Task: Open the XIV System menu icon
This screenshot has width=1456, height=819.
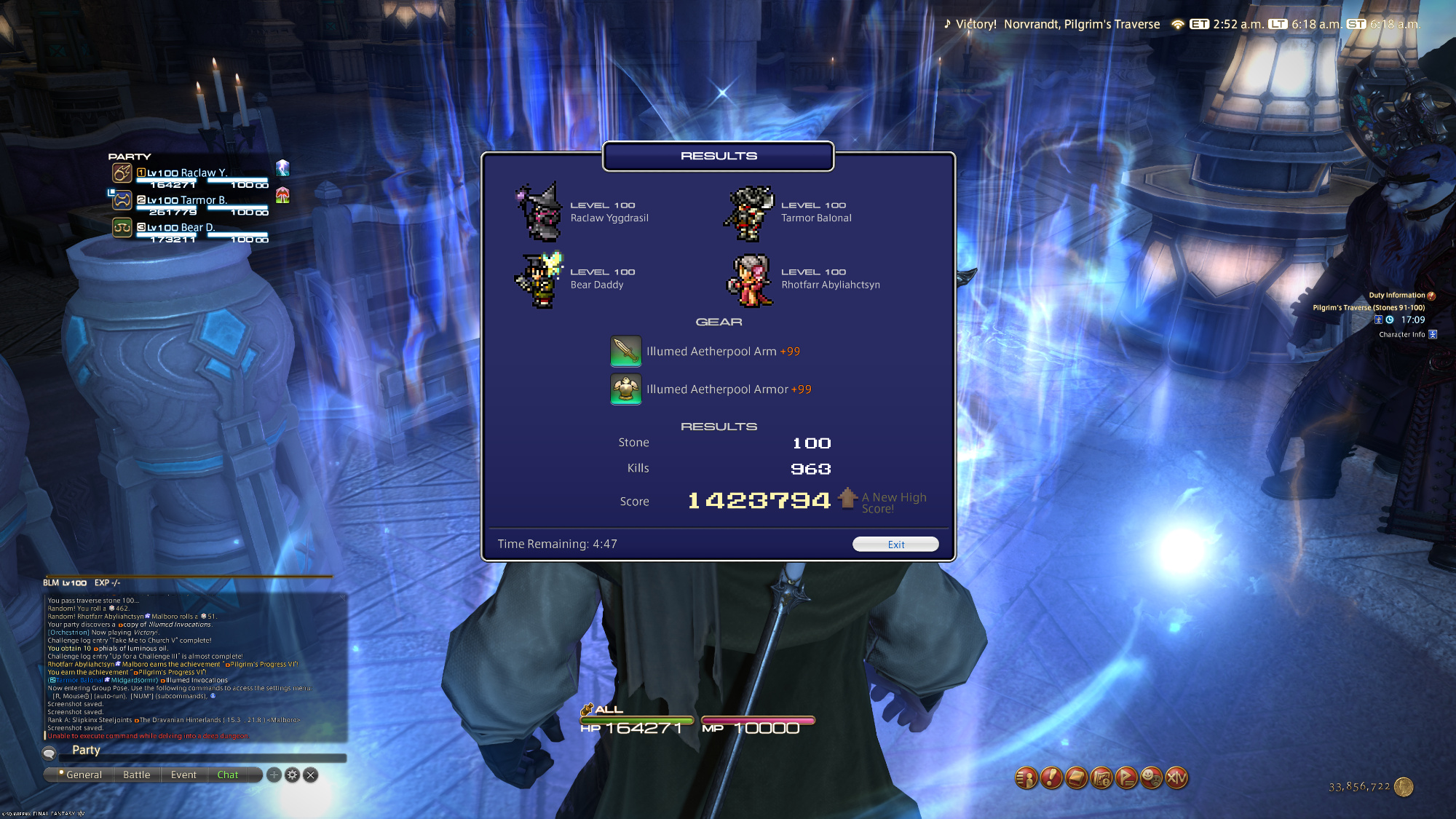Action: pyautogui.click(x=1176, y=778)
